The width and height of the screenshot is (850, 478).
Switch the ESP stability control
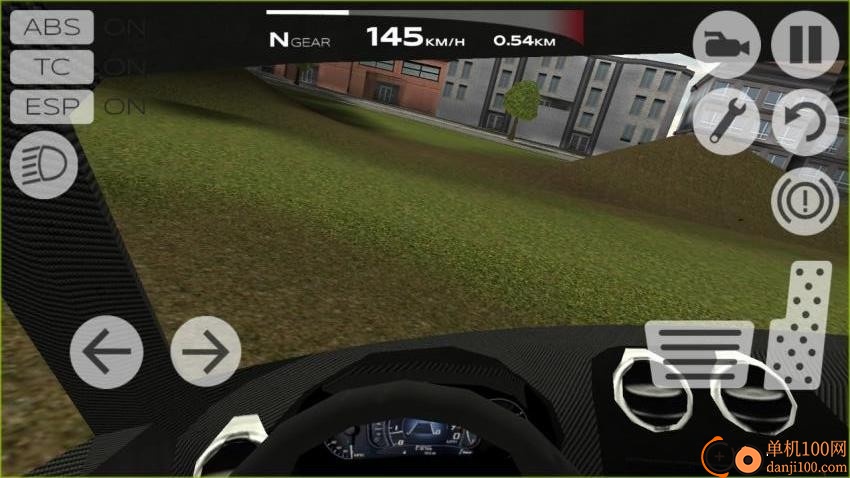52,106
